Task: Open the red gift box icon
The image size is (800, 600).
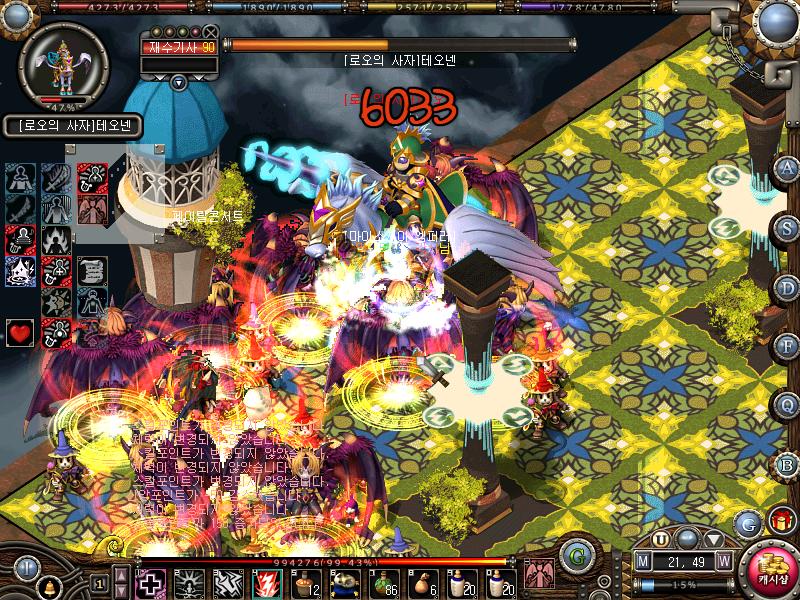Action: pyautogui.click(x=780, y=520)
